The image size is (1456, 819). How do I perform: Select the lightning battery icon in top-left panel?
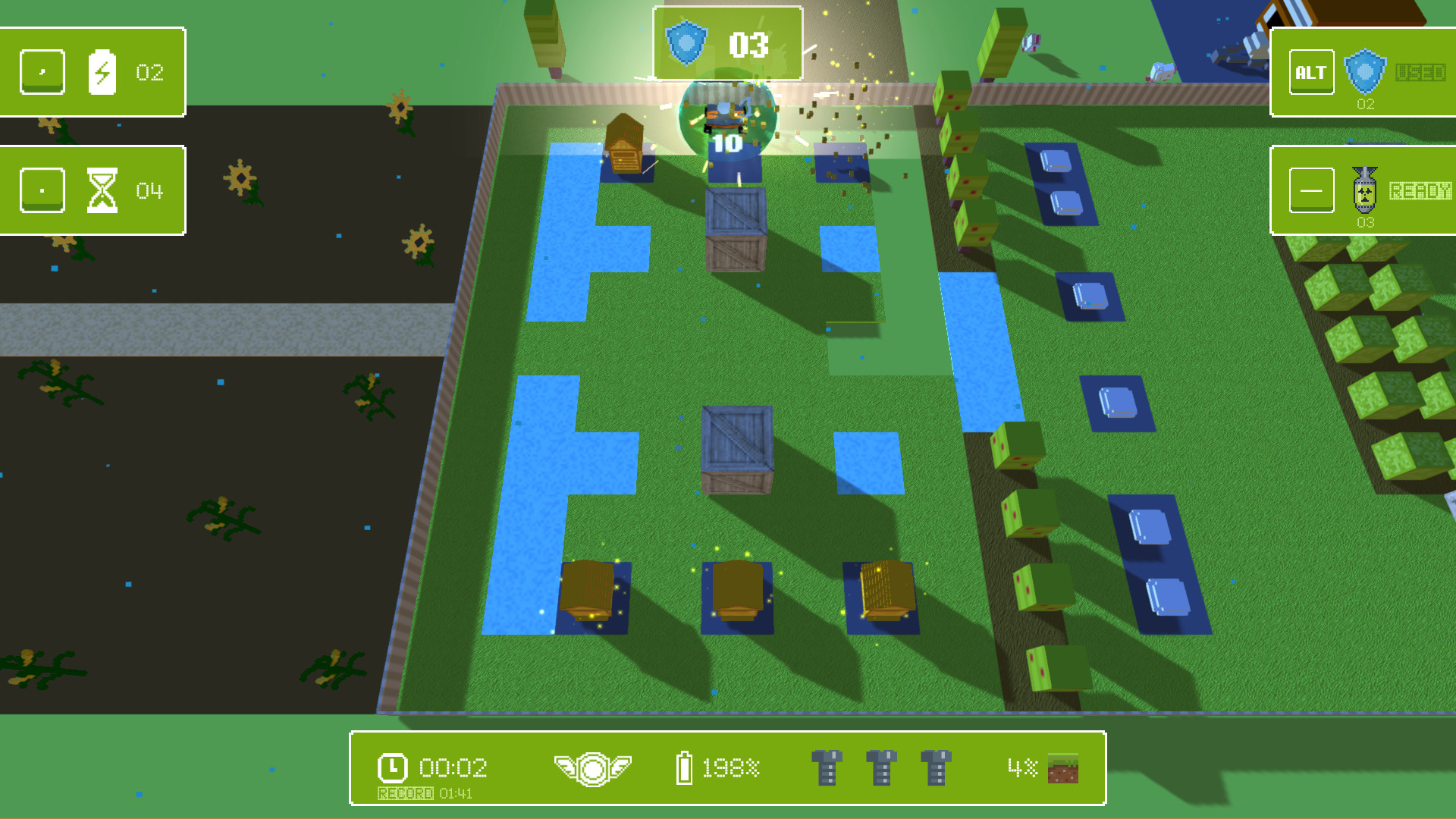point(104,72)
